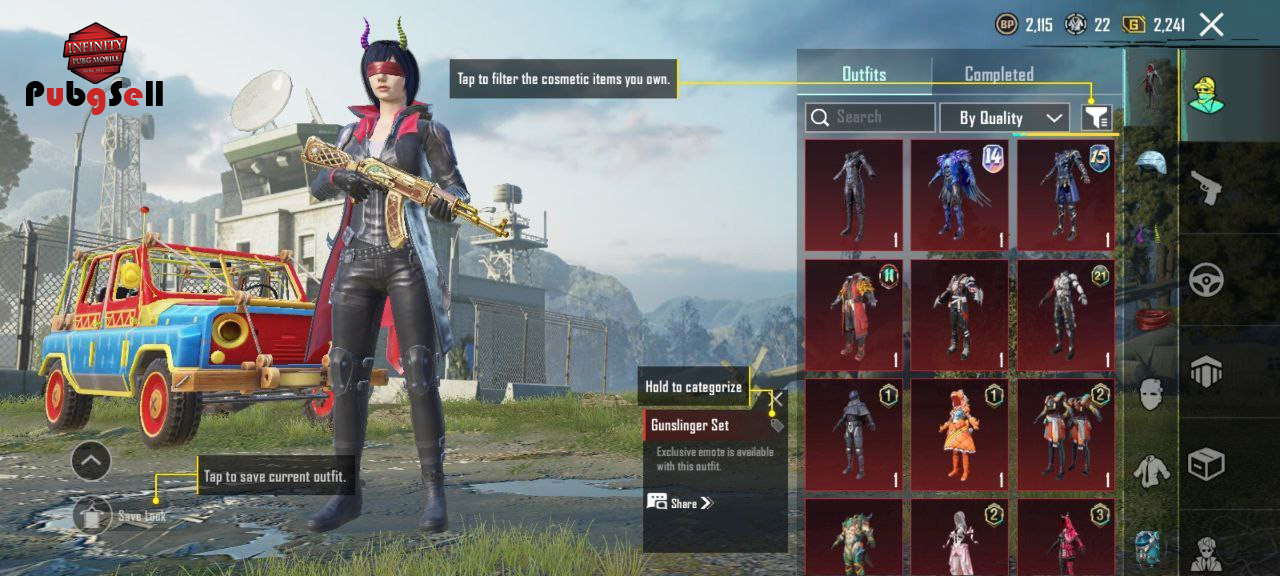Click the outfit Search field

coord(870,118)
